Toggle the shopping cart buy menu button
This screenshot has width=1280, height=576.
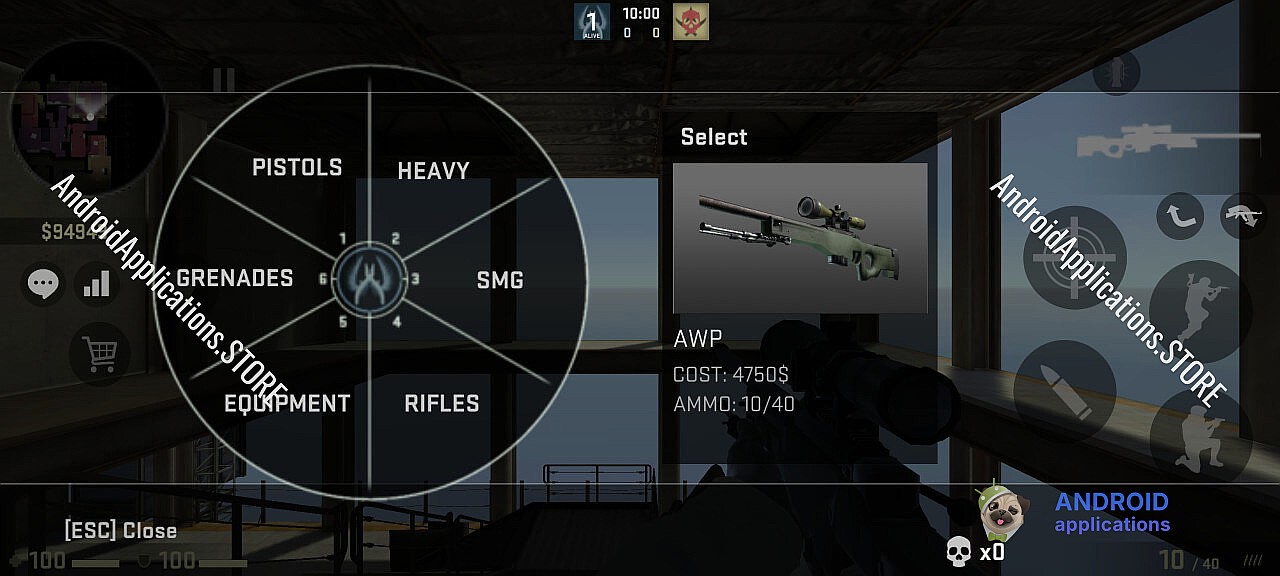pos(100,353)
